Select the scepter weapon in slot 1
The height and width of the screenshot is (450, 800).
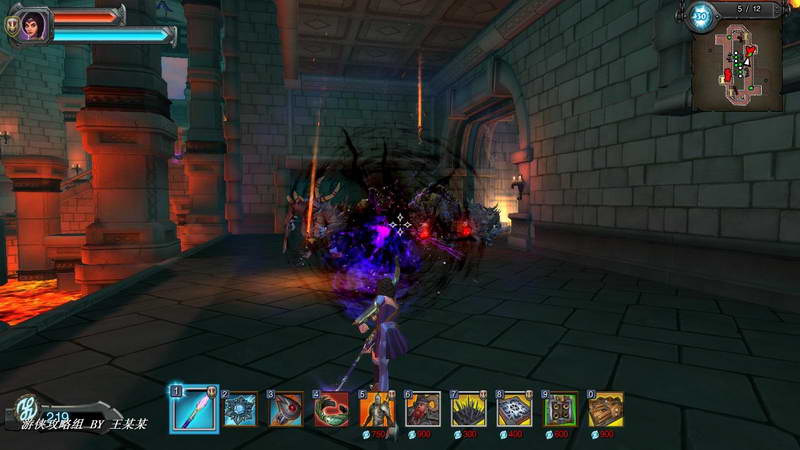(193, 410)
